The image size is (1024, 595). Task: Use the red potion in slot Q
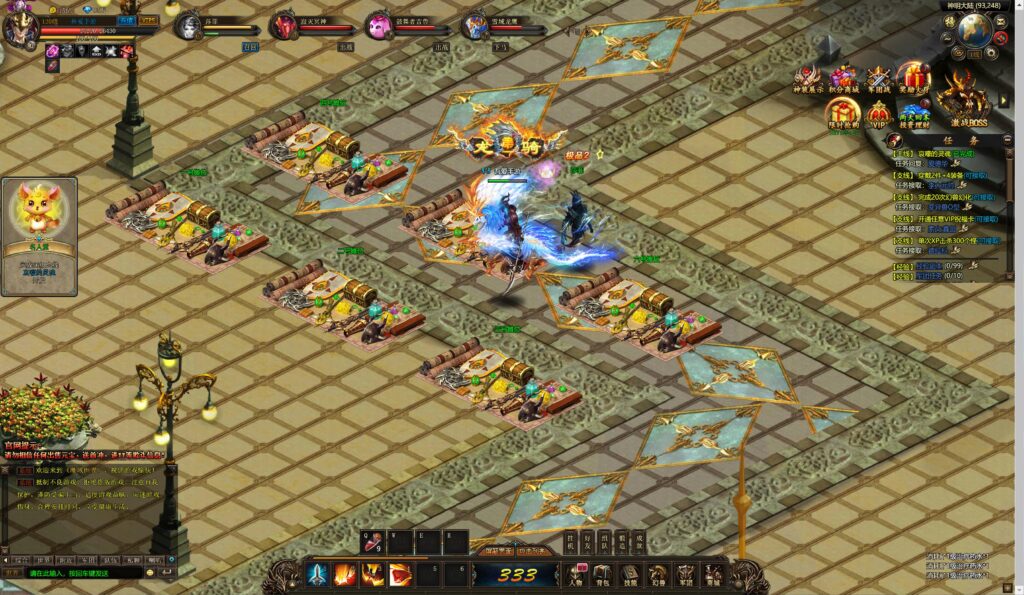coord(373,542)
